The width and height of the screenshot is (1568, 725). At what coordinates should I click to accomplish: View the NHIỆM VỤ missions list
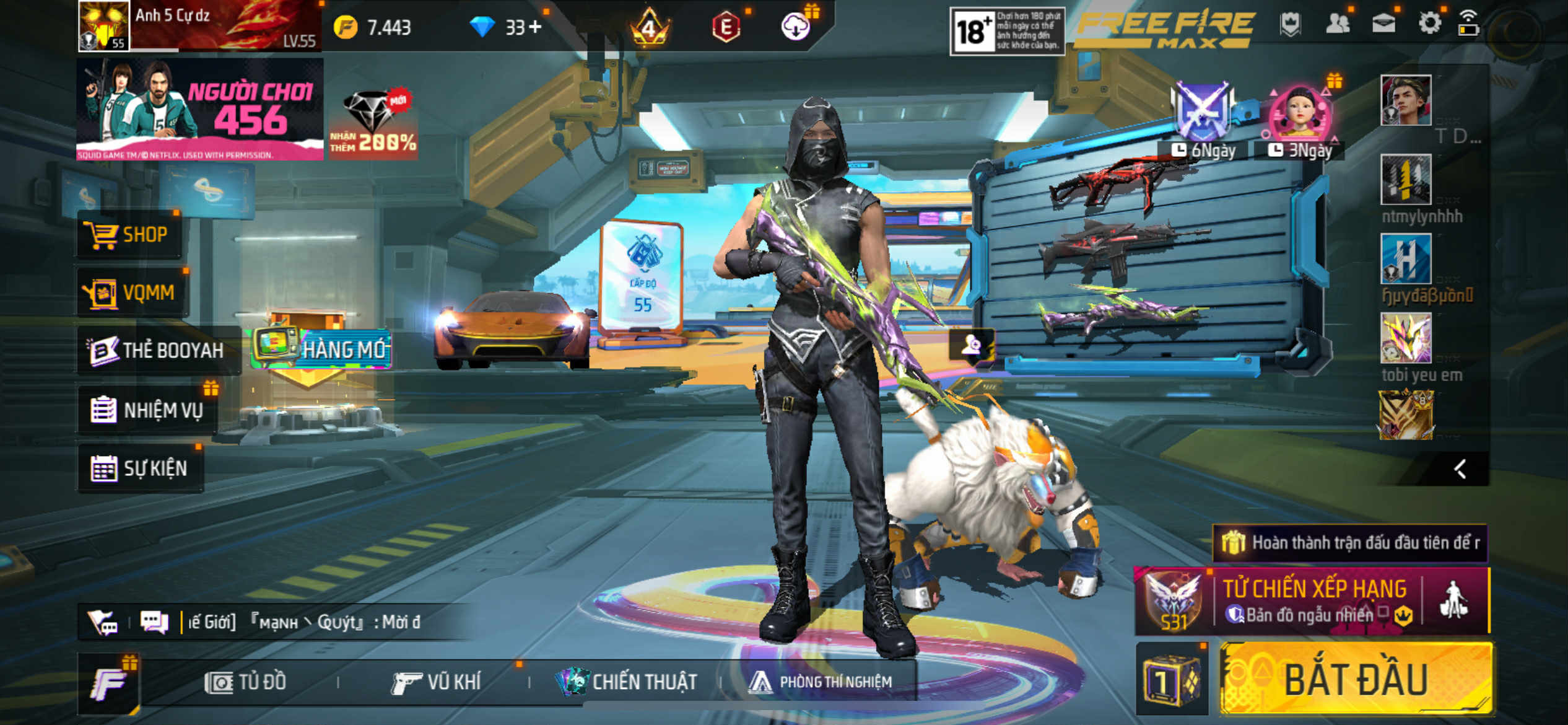(147, 410)
